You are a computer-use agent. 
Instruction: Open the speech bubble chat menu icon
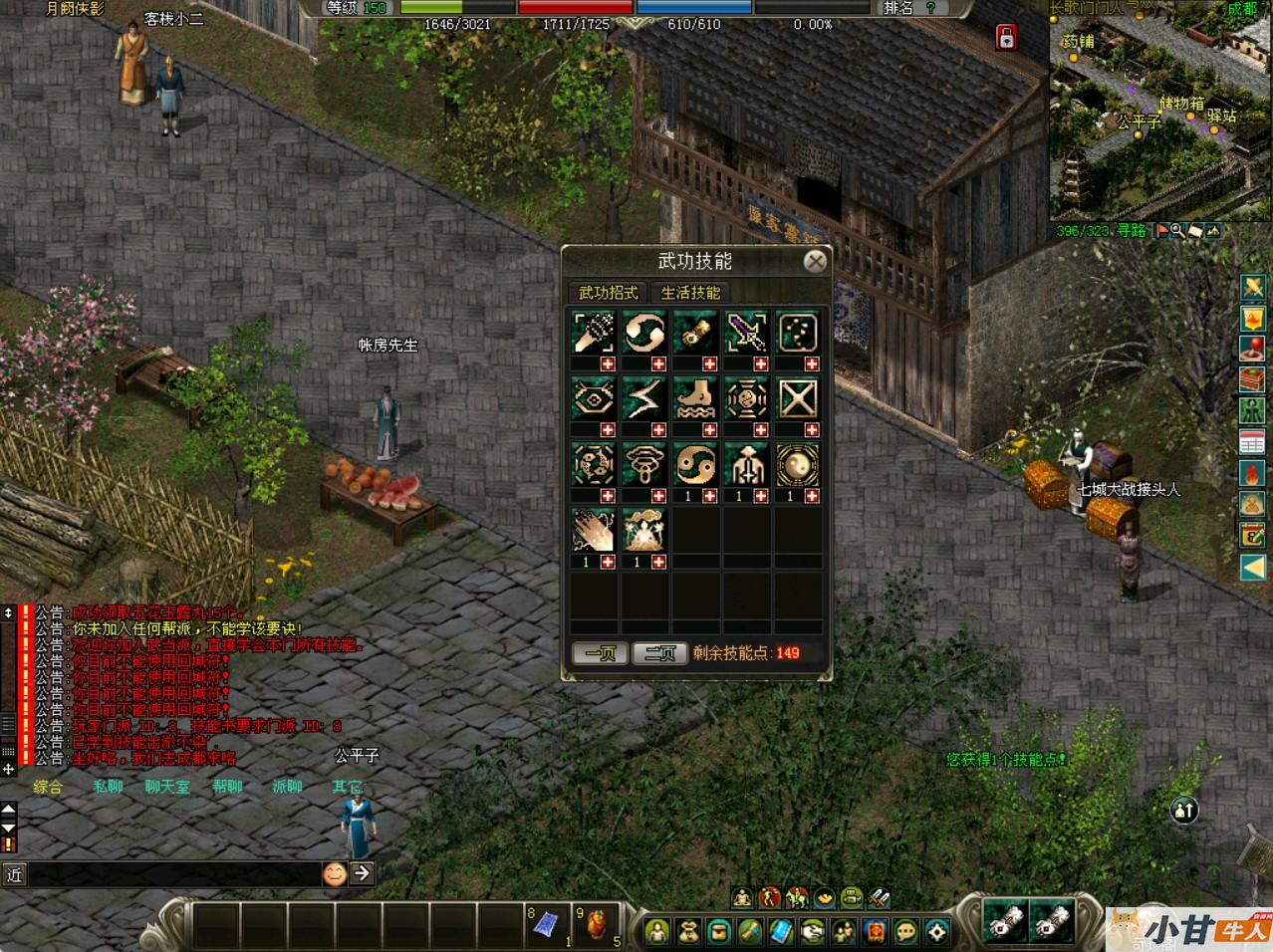pyautogui.click(x=905, y=932)
